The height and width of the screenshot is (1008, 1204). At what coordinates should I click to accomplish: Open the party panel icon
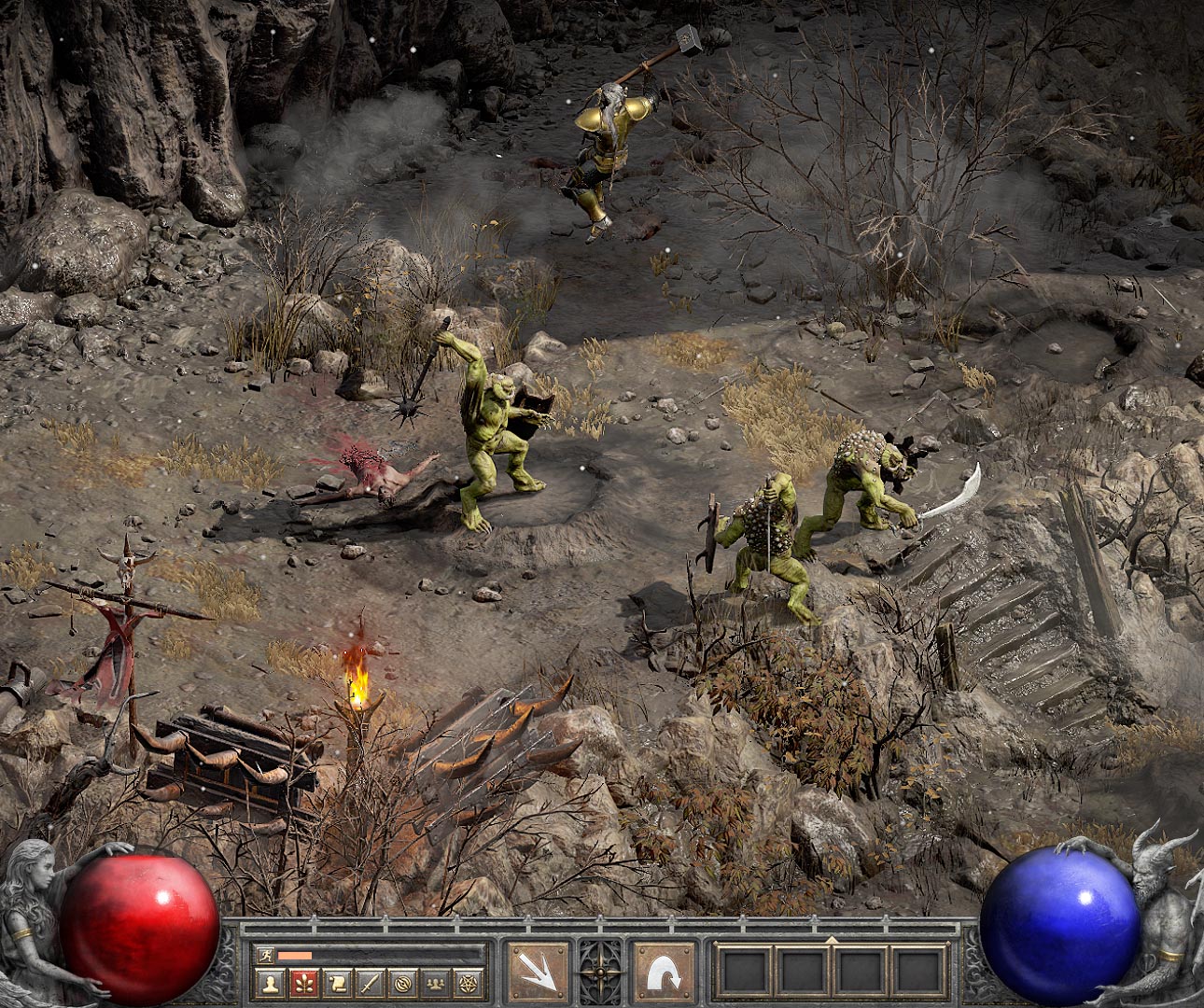coord(434,982)
